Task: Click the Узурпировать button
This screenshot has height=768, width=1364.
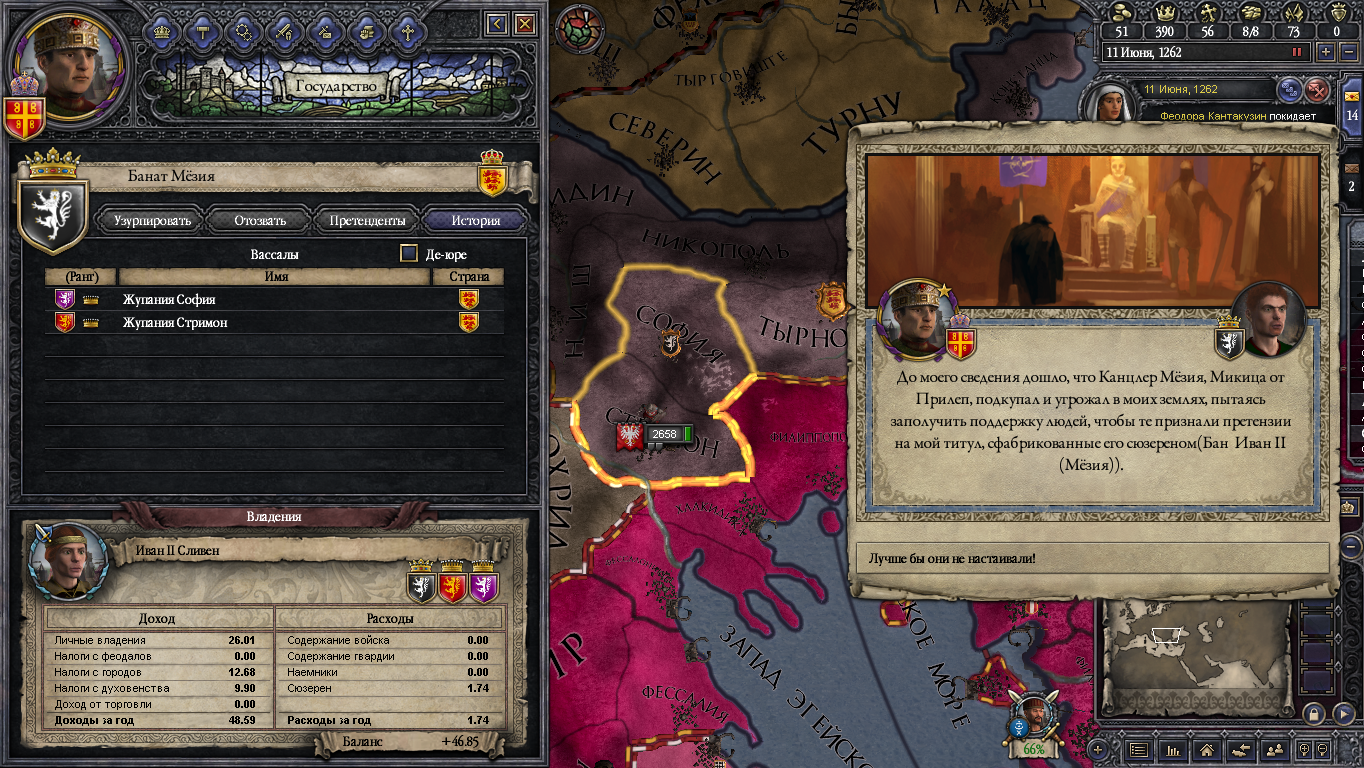Action: coord(153,220)
